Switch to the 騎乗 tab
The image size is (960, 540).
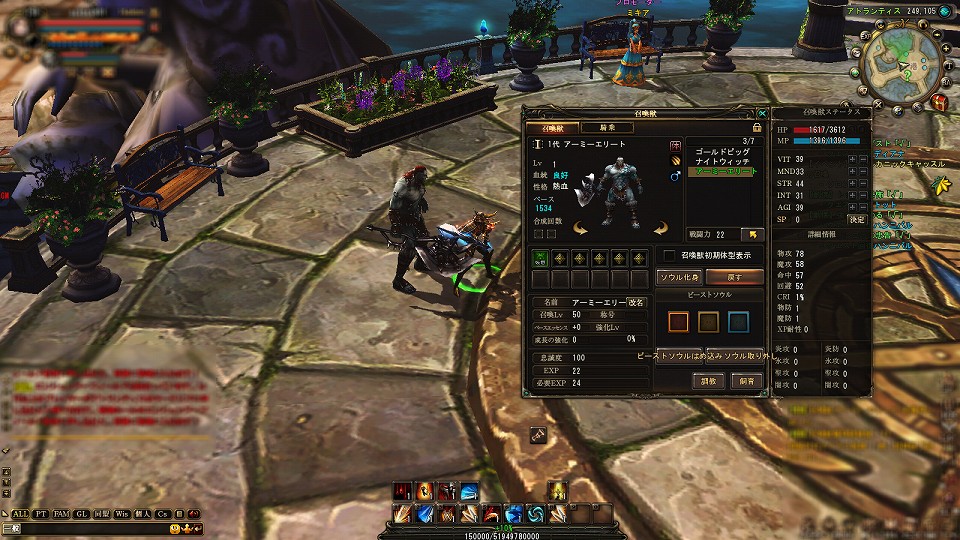tap(608, 128)
